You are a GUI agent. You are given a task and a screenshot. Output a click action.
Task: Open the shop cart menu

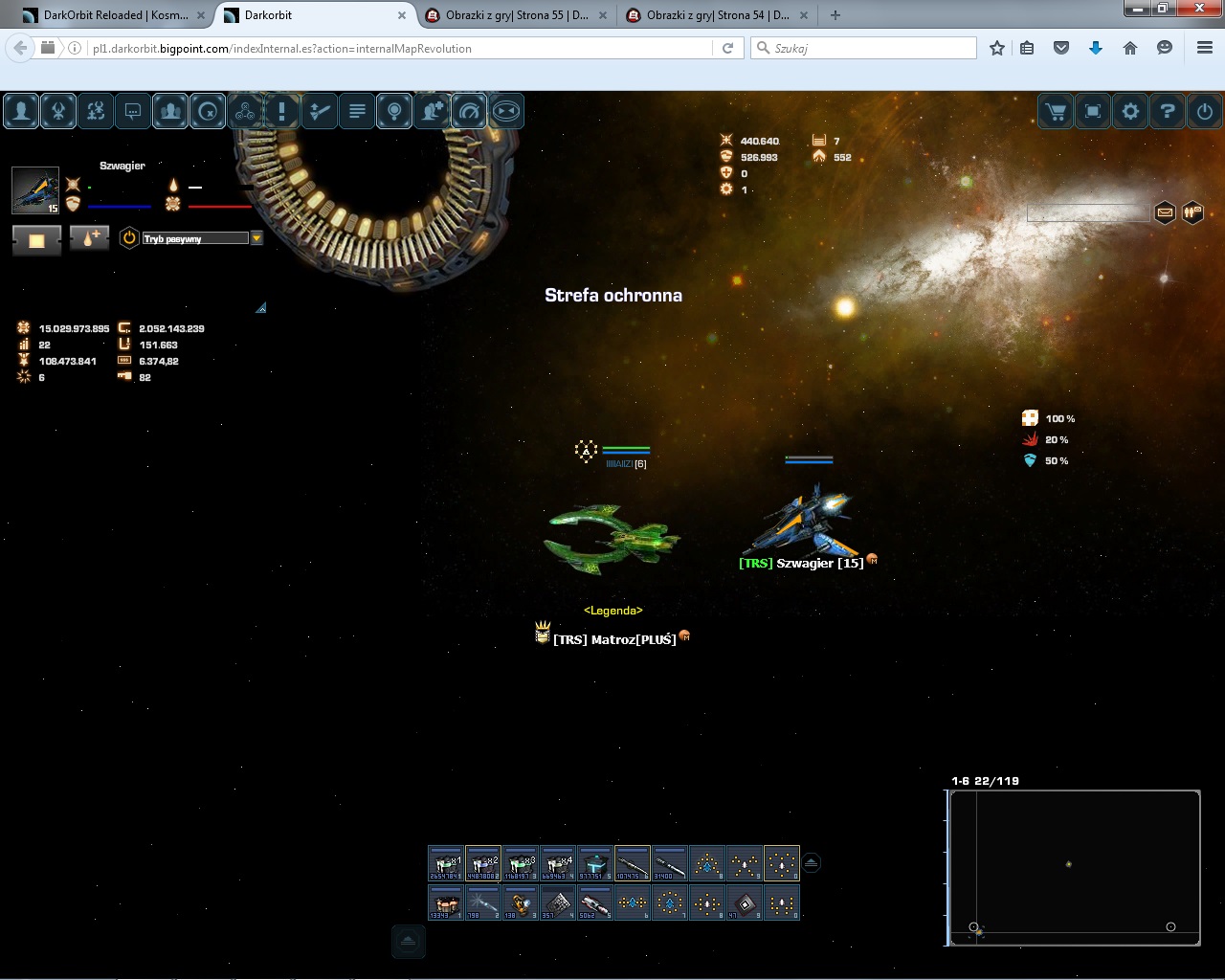pyautogui.click(x=1056, y=112)
